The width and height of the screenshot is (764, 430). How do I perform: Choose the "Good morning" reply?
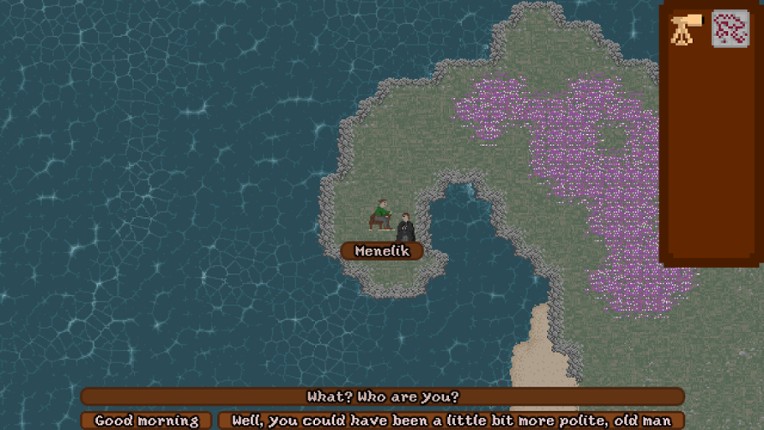coord(146,421)
